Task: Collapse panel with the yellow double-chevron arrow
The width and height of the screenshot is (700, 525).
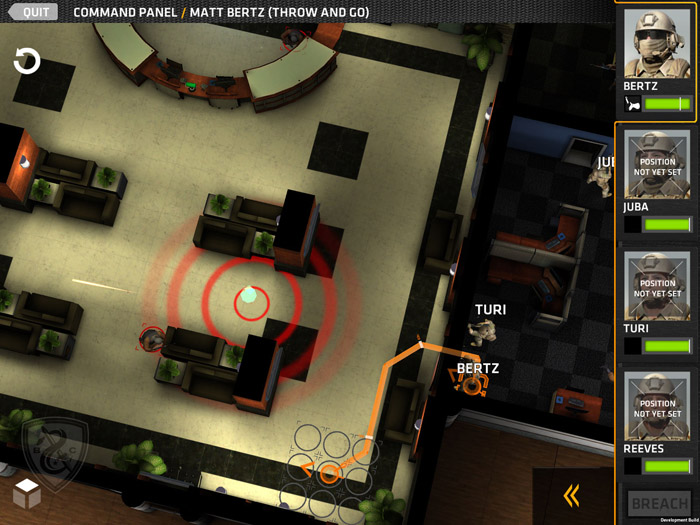Action: click(x=572, y=495)
